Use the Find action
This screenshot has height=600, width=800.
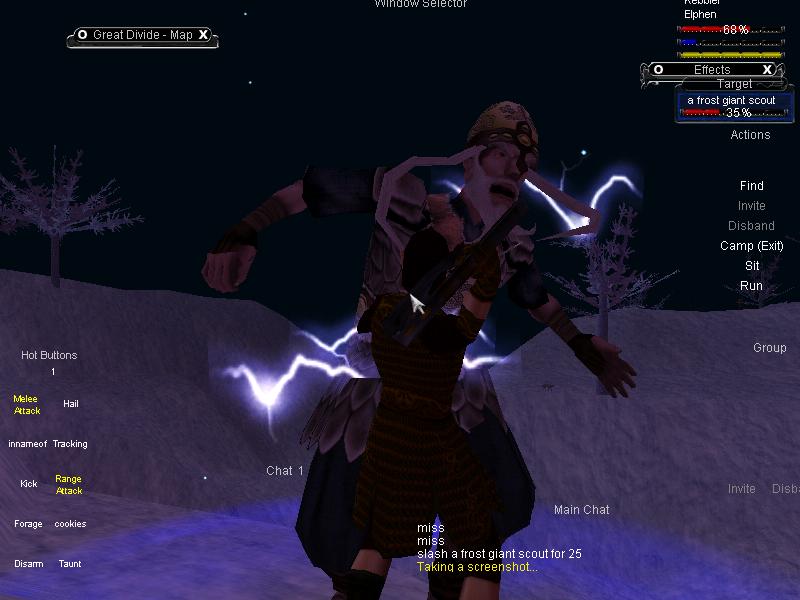[x=751, y=186]
